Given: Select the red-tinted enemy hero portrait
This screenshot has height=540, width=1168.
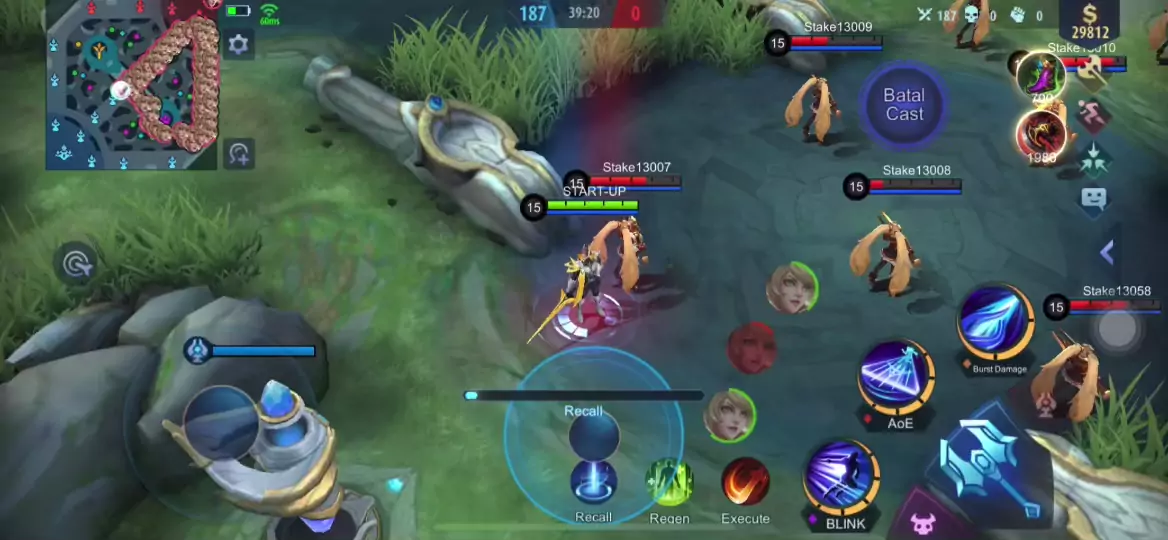Looking at the screenshot, I should coord(751,348).
